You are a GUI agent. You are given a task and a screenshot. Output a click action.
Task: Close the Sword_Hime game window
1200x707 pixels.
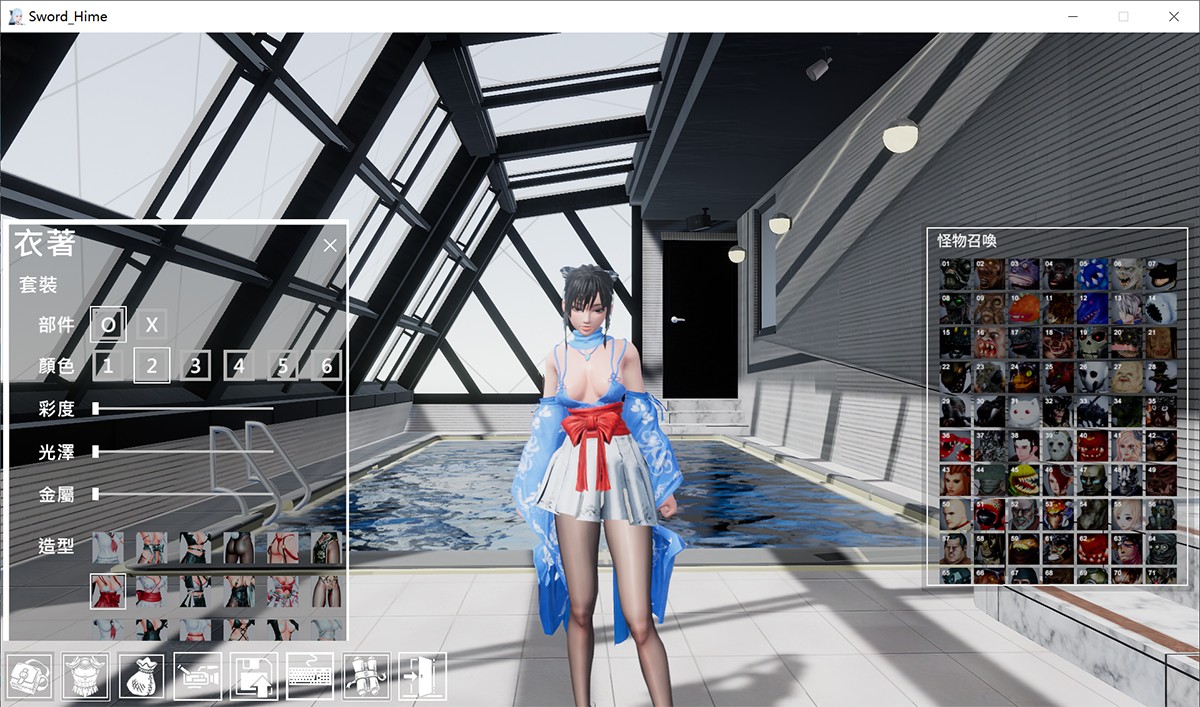coord(1174,16)
